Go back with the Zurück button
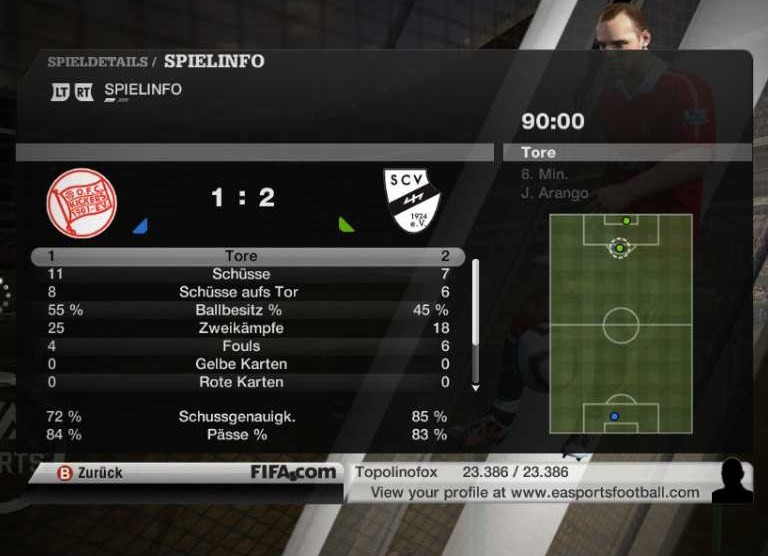 (90, 472)
